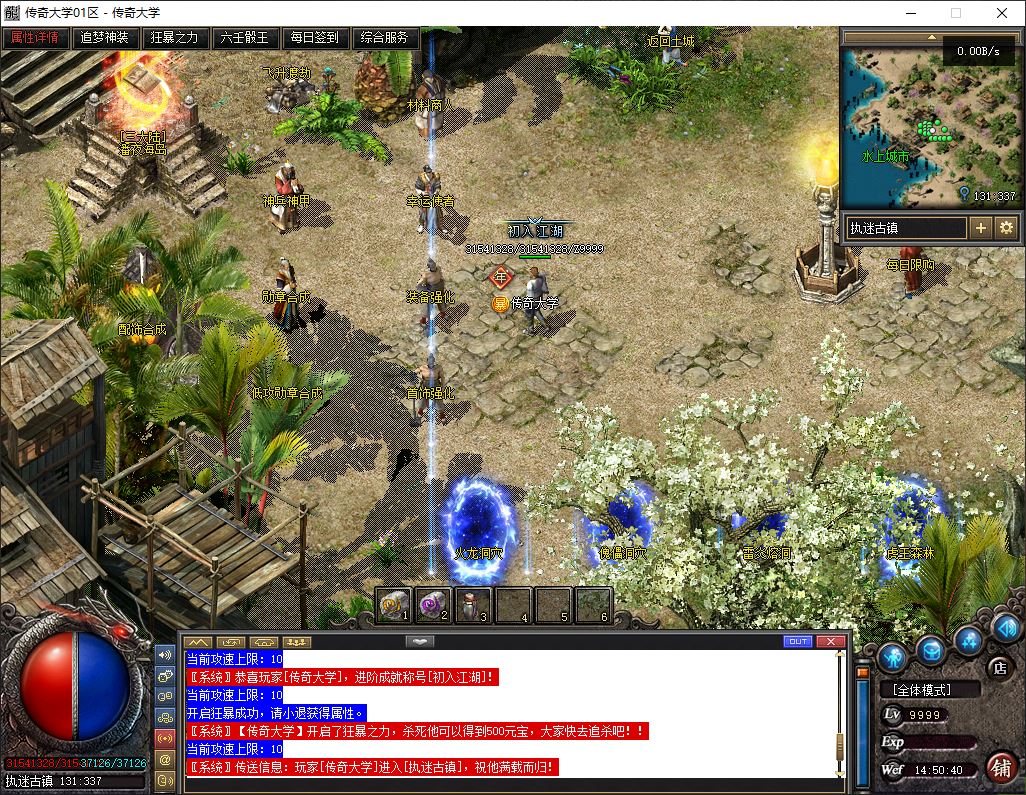Open the character figure round icon
Screen dimensions: 1026x795
pos(893,657)
